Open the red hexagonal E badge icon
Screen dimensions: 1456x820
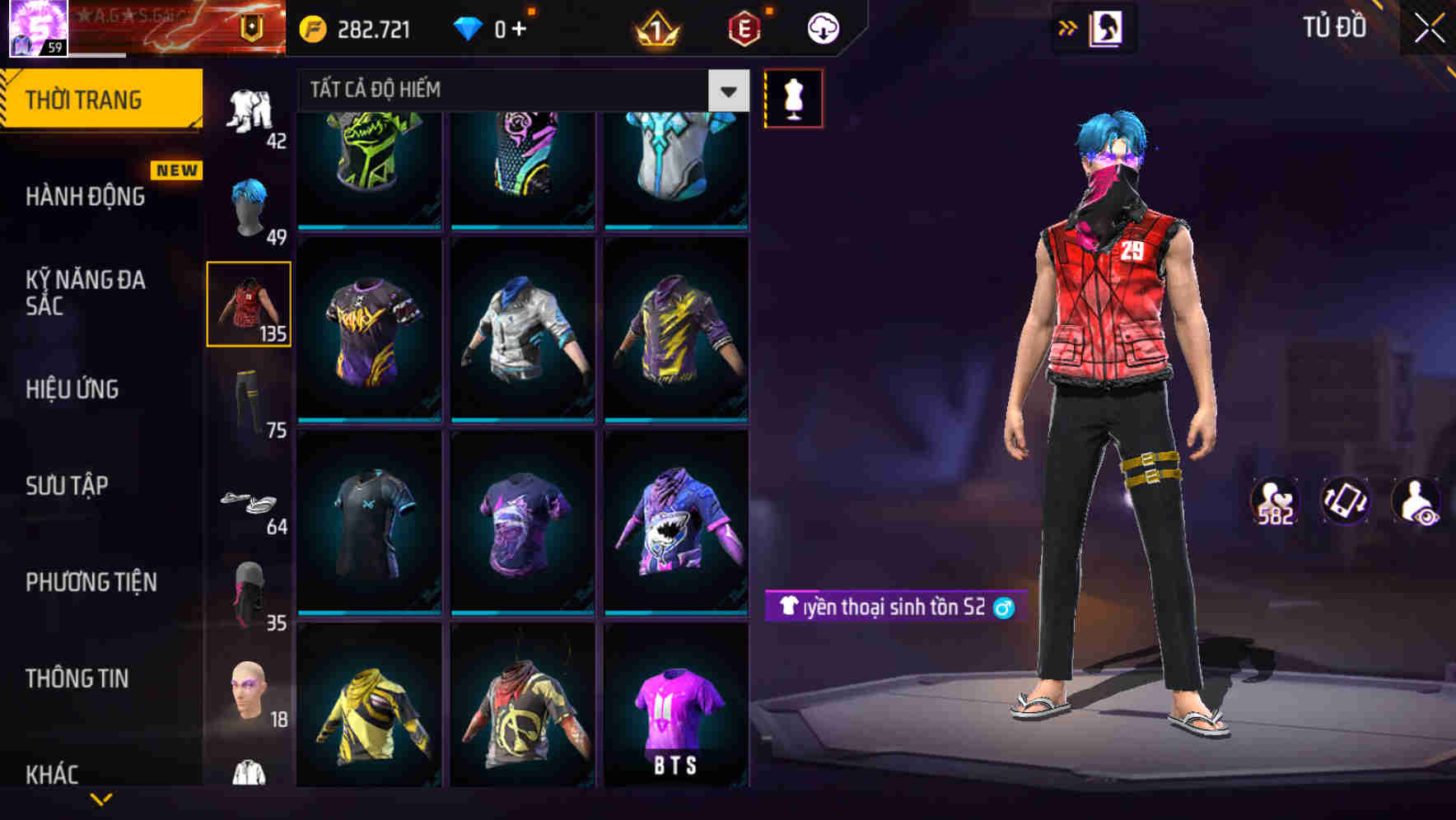tap(743, 27)
